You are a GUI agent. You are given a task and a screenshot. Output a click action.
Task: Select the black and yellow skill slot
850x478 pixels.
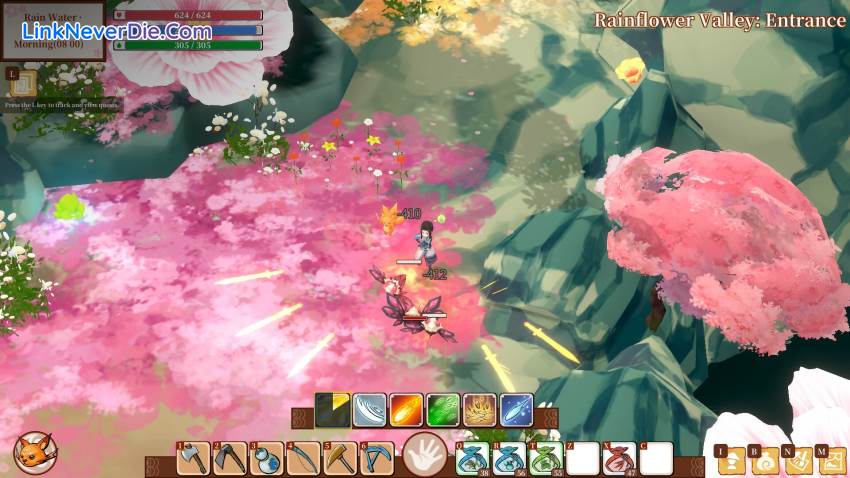pyautogui.click(x=332, y=410)
